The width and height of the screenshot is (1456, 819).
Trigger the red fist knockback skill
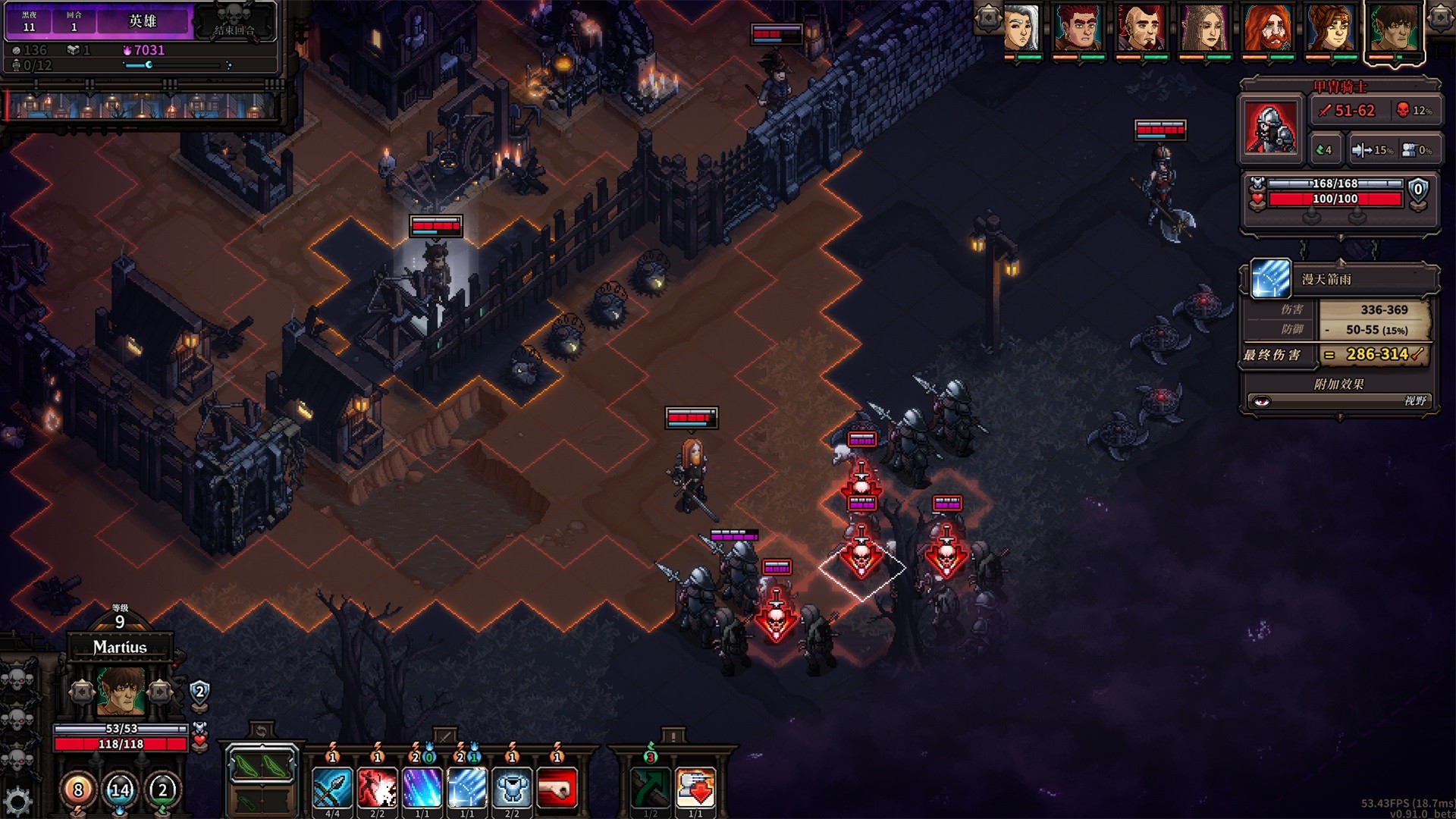tap(556, 787)
